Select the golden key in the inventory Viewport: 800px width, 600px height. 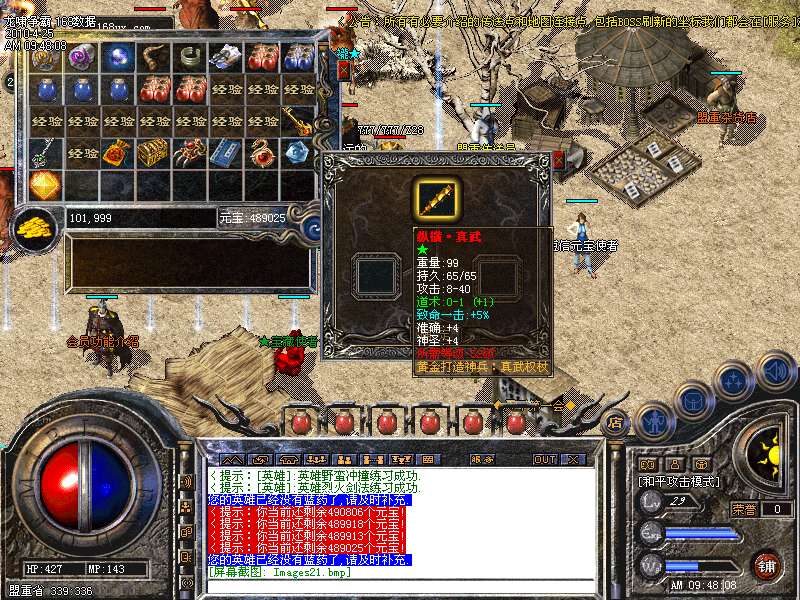coord(297,121)
